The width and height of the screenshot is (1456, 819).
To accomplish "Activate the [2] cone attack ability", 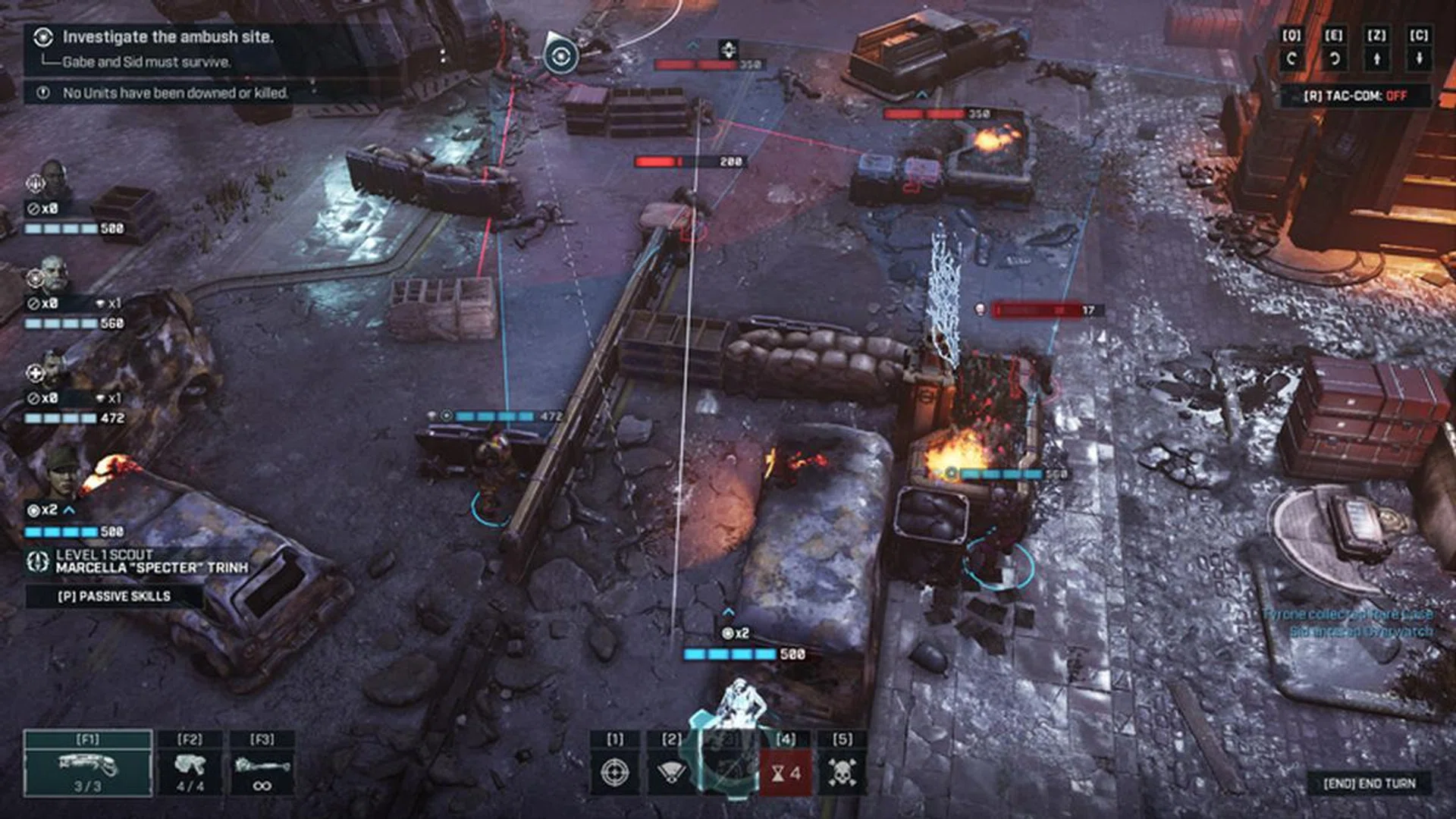I will [x=671, y=773].
